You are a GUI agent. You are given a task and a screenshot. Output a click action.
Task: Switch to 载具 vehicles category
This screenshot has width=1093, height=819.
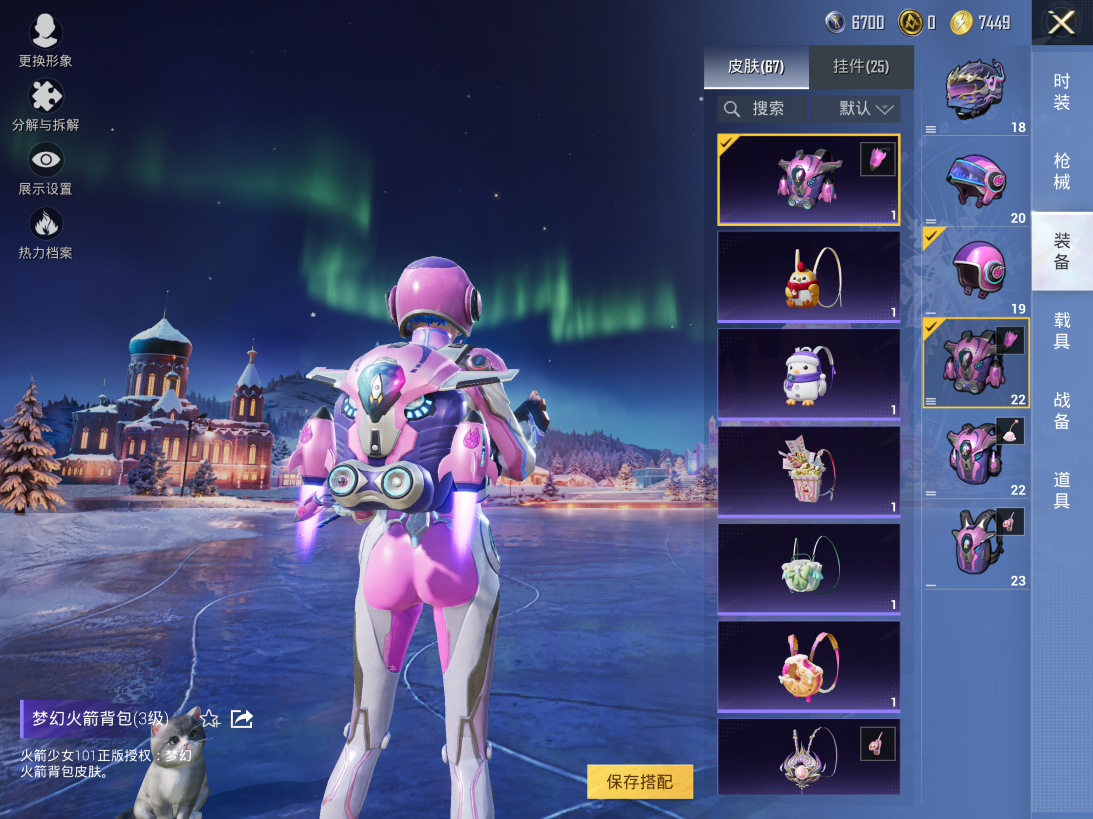pos(1062,330)
